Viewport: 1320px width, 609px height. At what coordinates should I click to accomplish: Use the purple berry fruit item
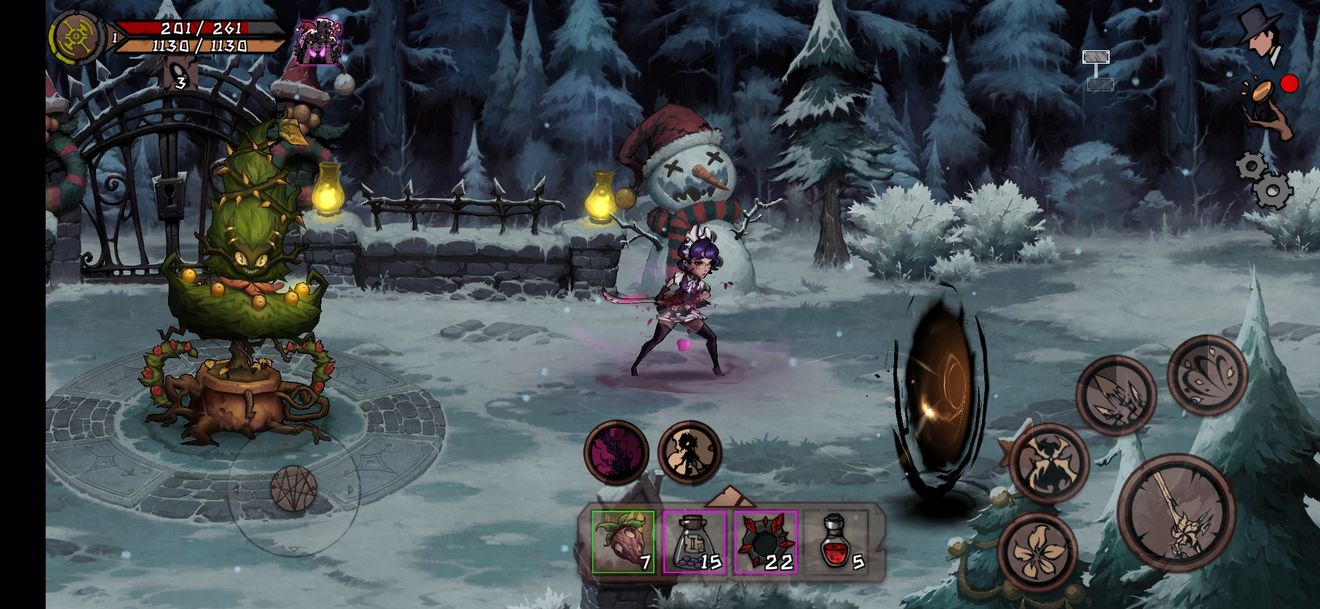pyautogui.click(x=623, y=542)
